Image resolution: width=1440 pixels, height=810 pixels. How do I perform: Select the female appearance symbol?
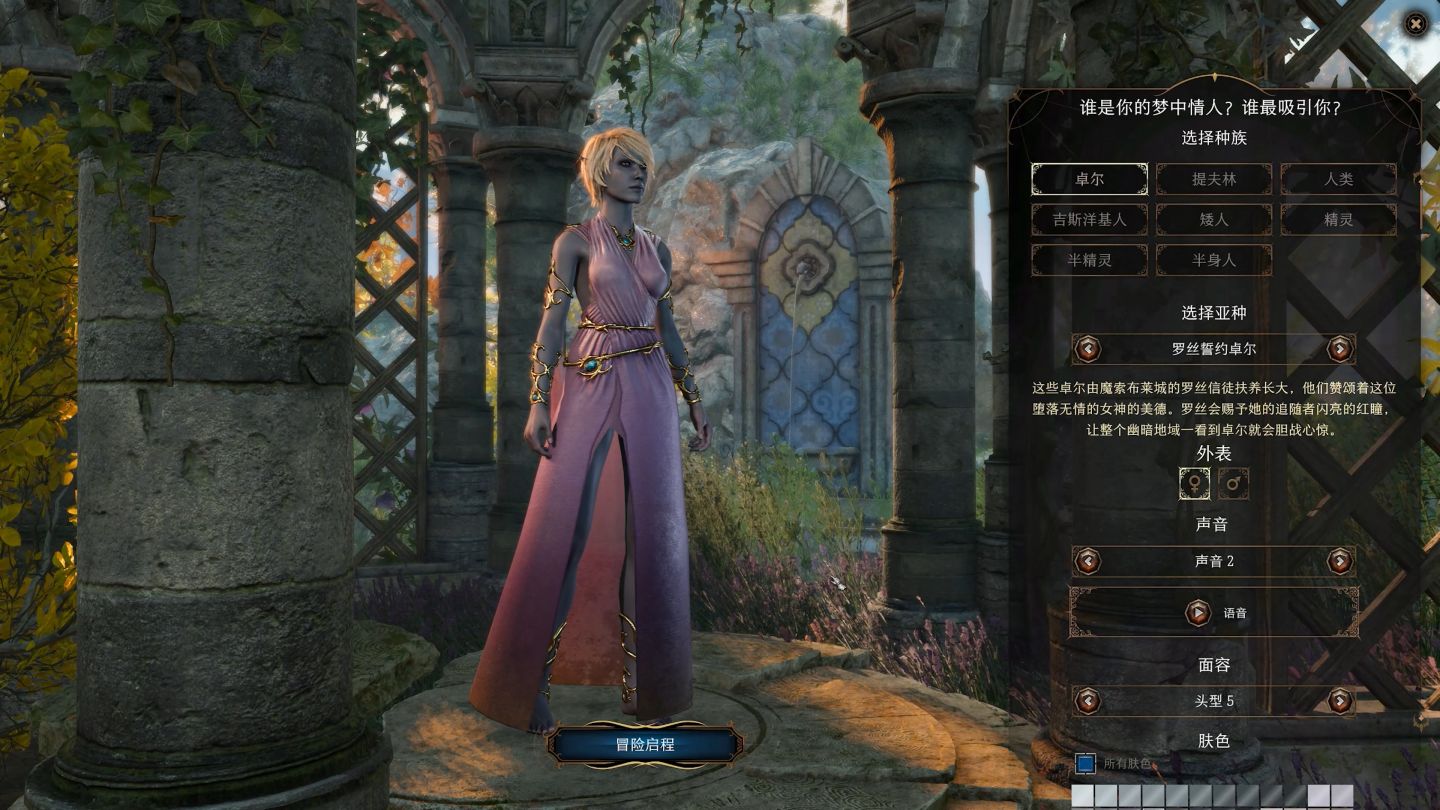[x=1194, y=484]
